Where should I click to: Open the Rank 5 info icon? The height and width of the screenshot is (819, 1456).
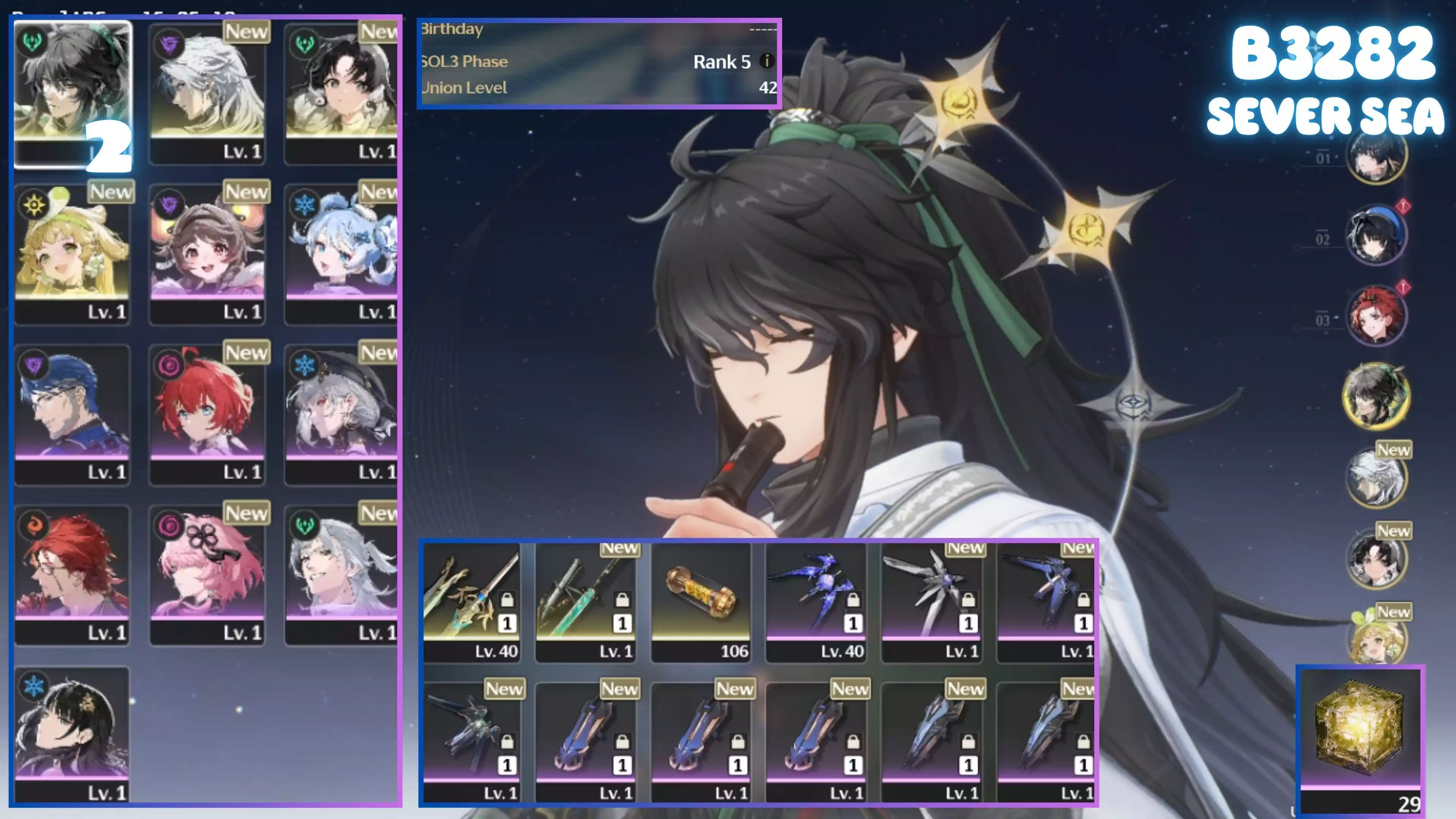[x=766, y=61]
